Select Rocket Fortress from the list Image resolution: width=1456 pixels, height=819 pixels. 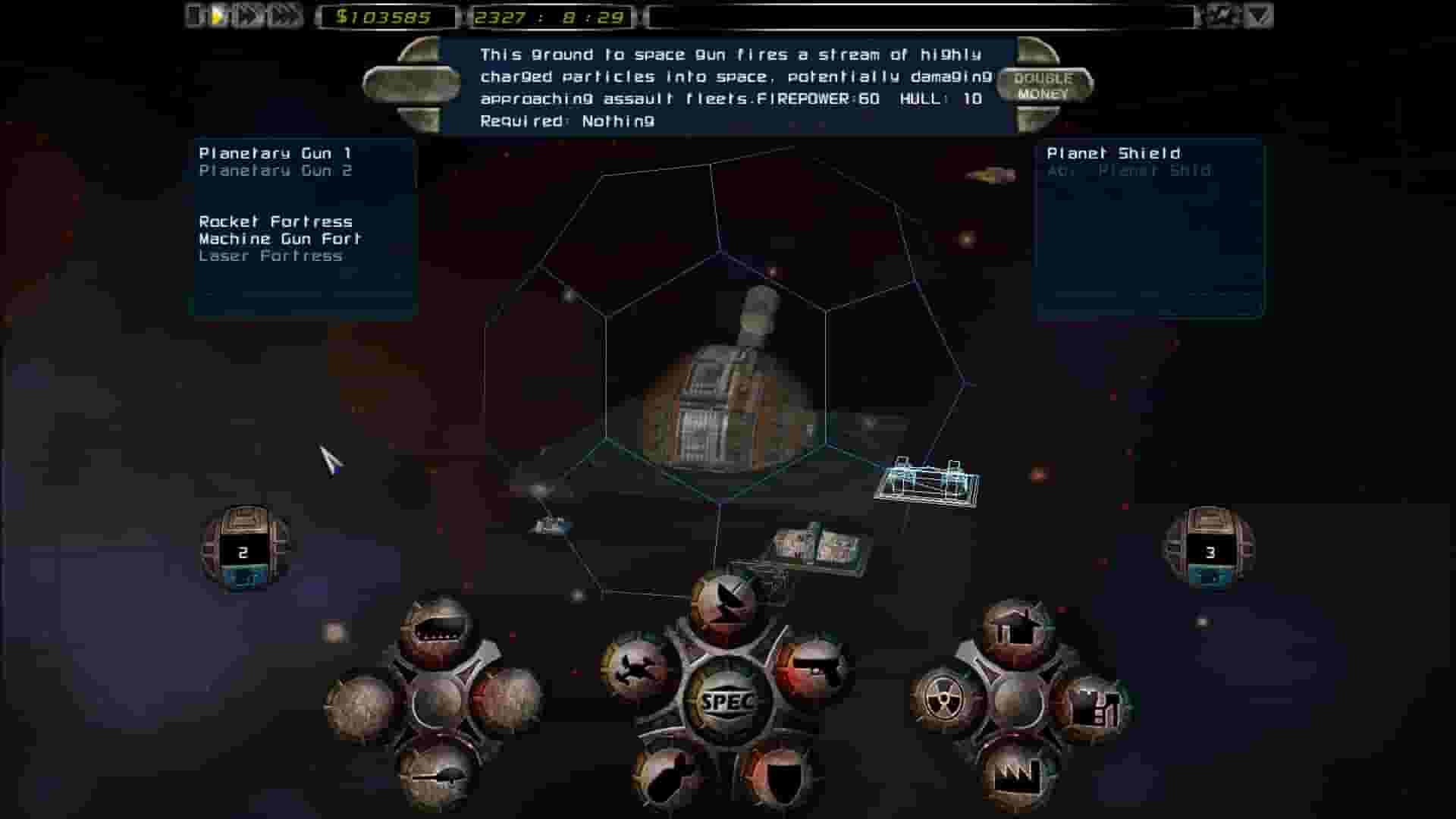[275, 222]
